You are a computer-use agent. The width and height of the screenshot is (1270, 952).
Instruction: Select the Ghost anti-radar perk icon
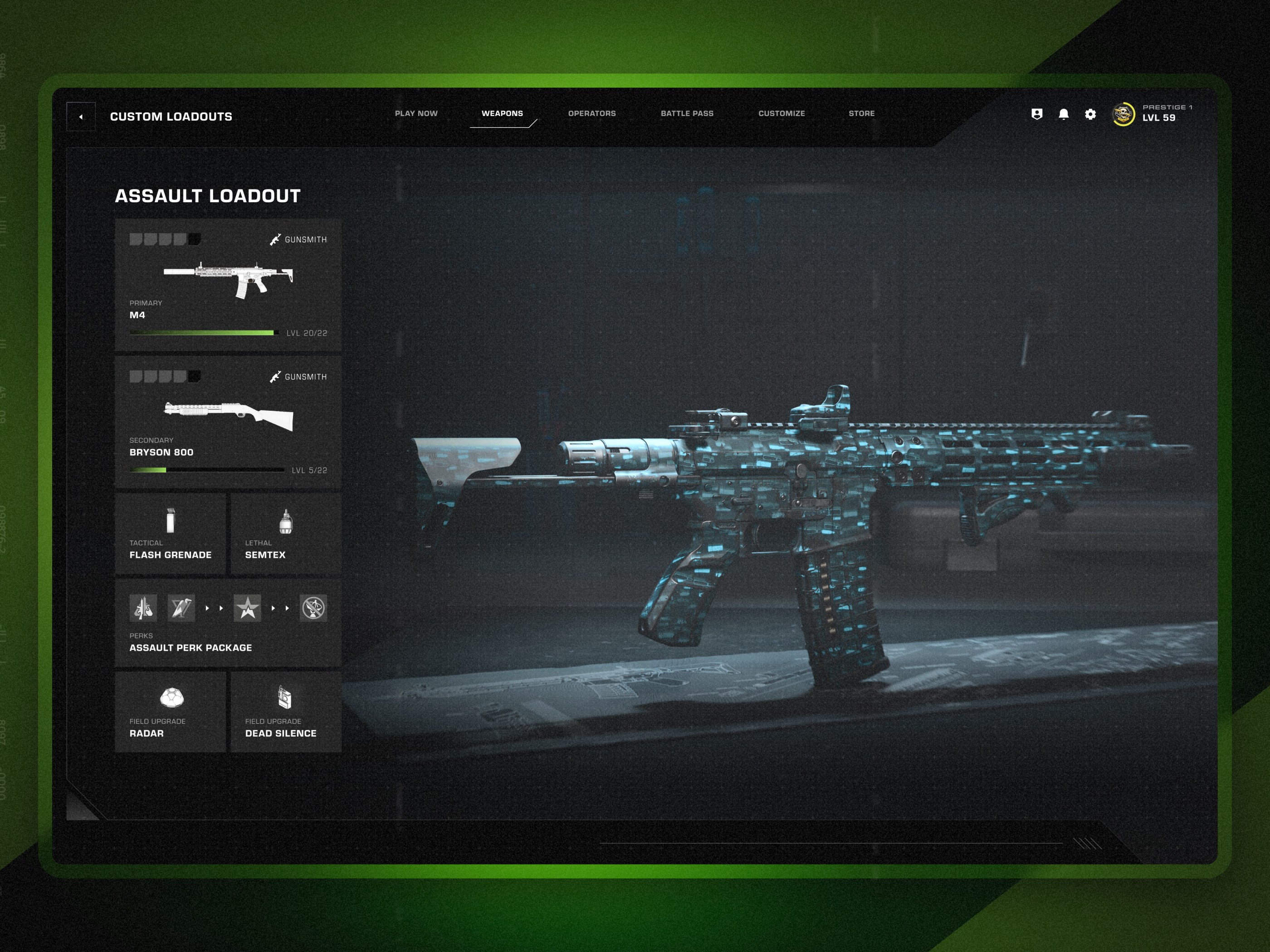point(314,609)
